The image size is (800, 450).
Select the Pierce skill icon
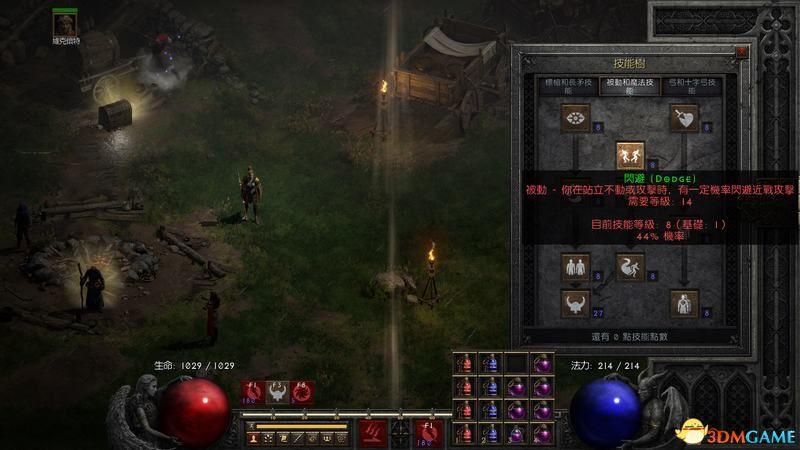coord(685,303)
